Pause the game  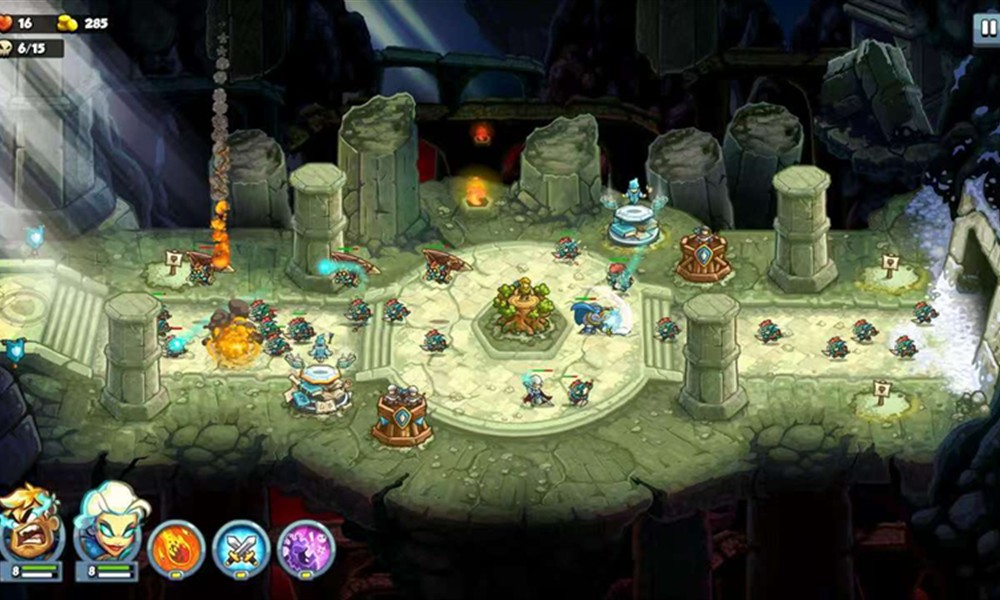pyautogui.click(x=986, y=29)
